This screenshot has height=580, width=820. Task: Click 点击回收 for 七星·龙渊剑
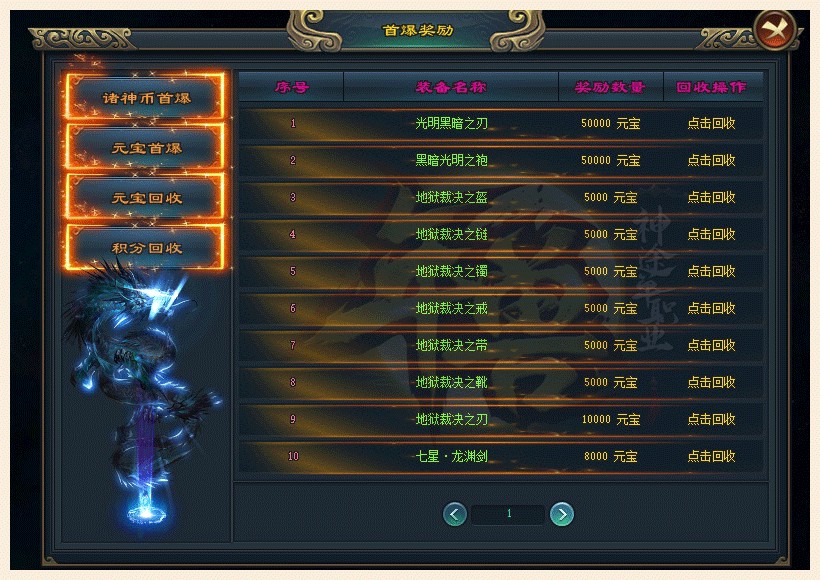point(711,456)
